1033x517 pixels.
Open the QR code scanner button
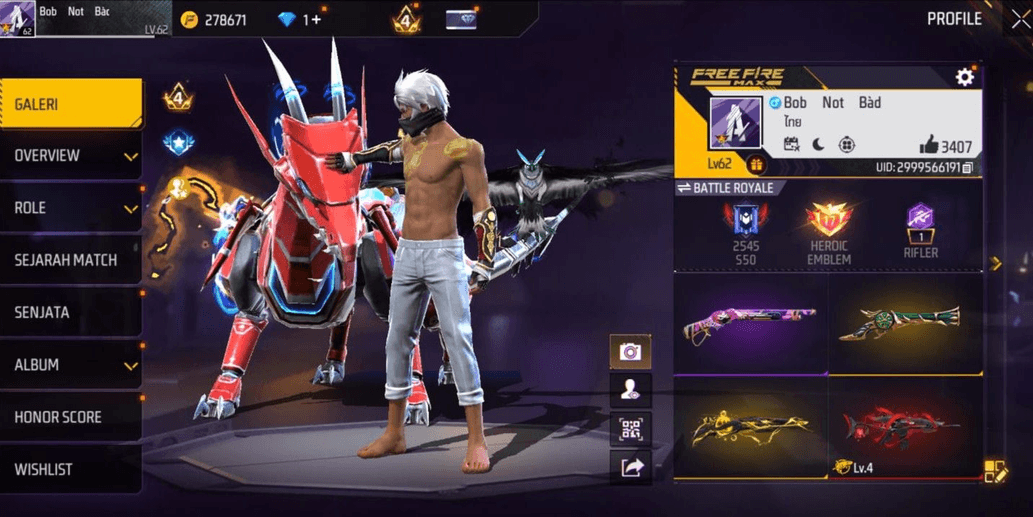click(630, 429)
